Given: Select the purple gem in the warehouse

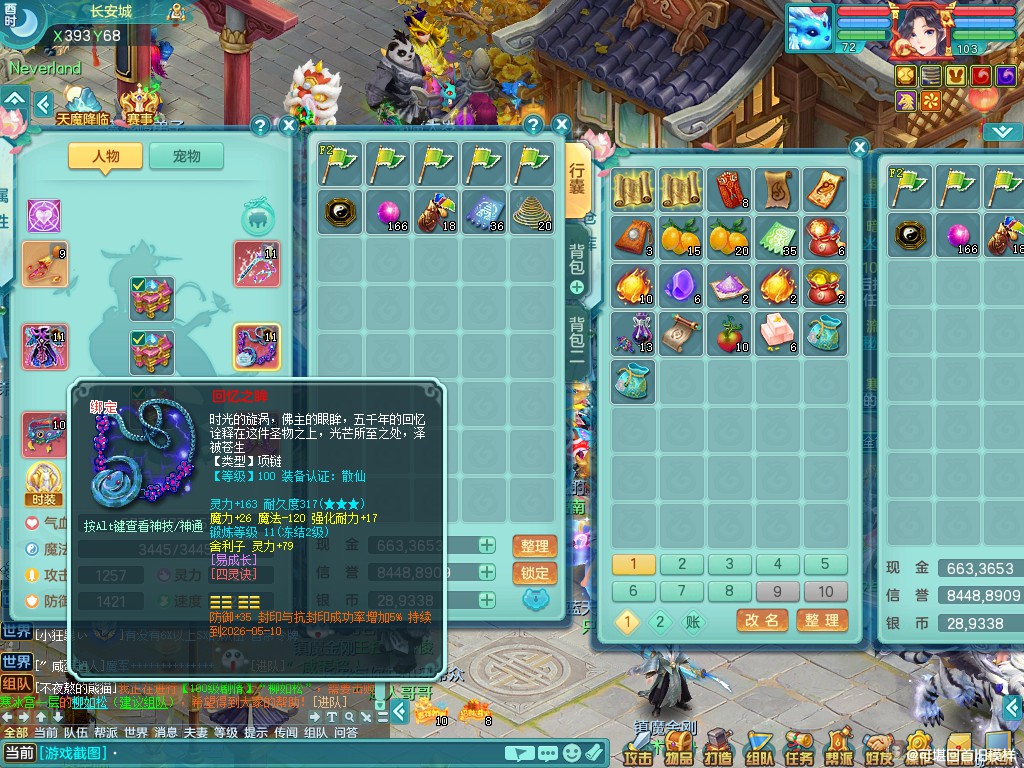Looking at the screenshot, I should click(x=681, y=286).
